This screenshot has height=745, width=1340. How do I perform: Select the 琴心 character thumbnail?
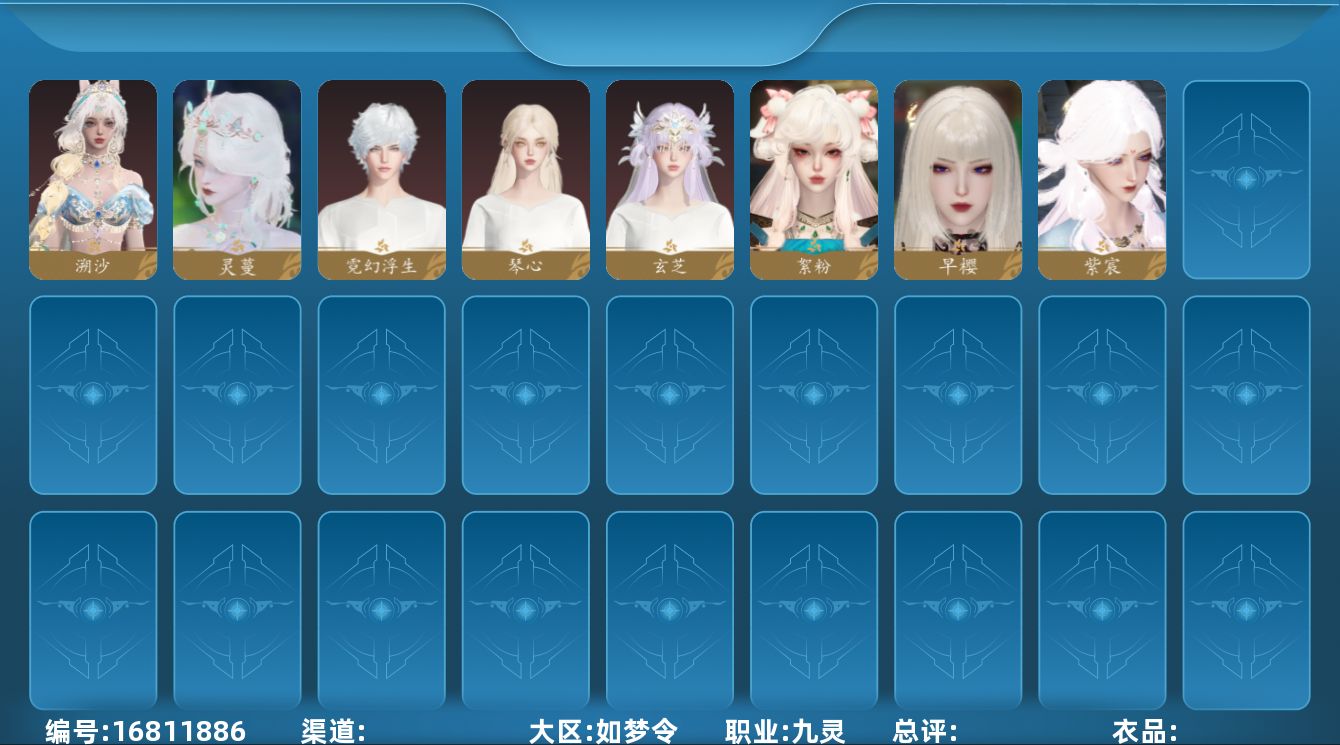pos(525,178)
